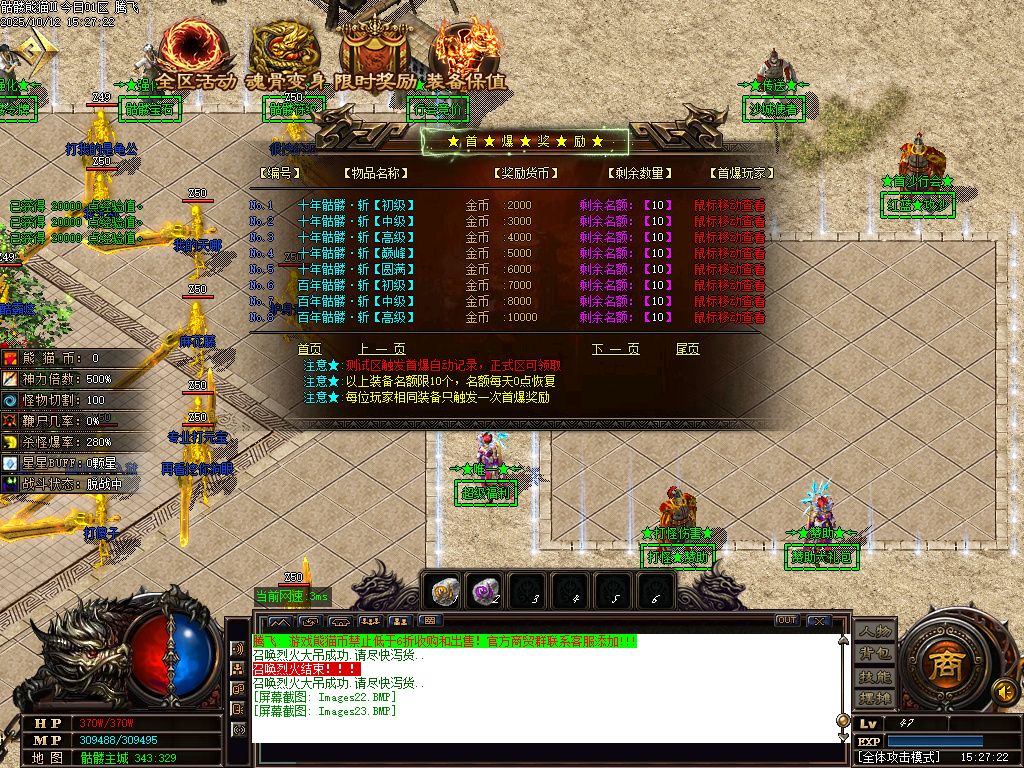Jump to 首页 of the reward list
Screen dimensions: 1024x768
[310, 349]
